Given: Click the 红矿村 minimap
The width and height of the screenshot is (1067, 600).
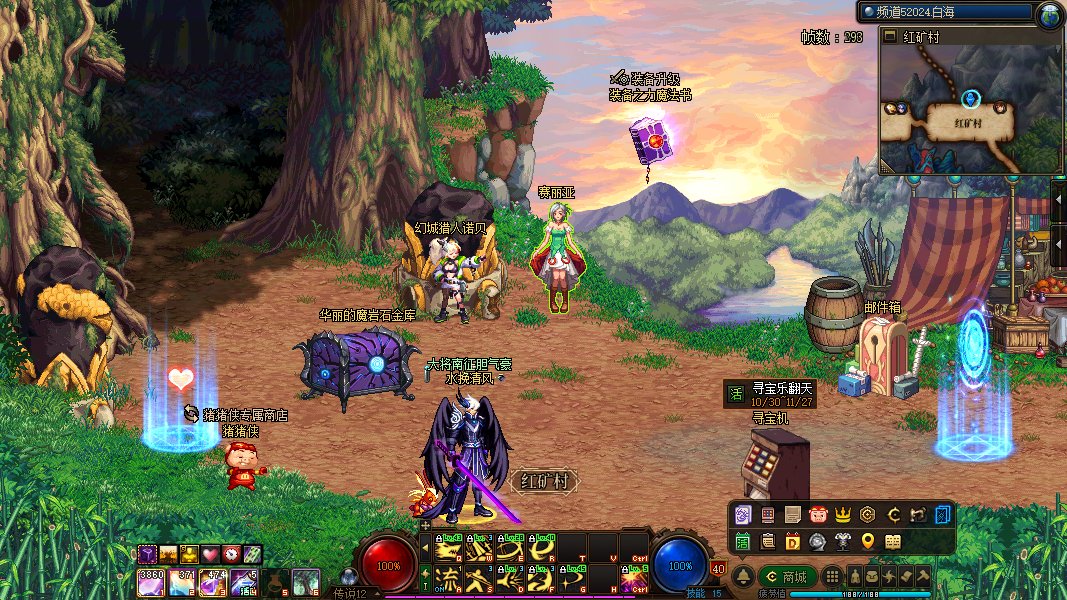Looking at the screenshot, I should coord(969,112).
